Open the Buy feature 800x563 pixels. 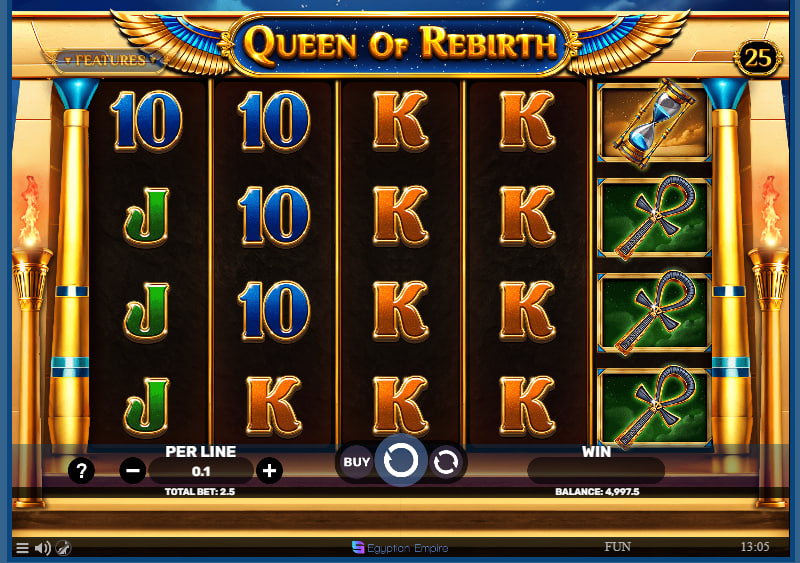(356, 461)
